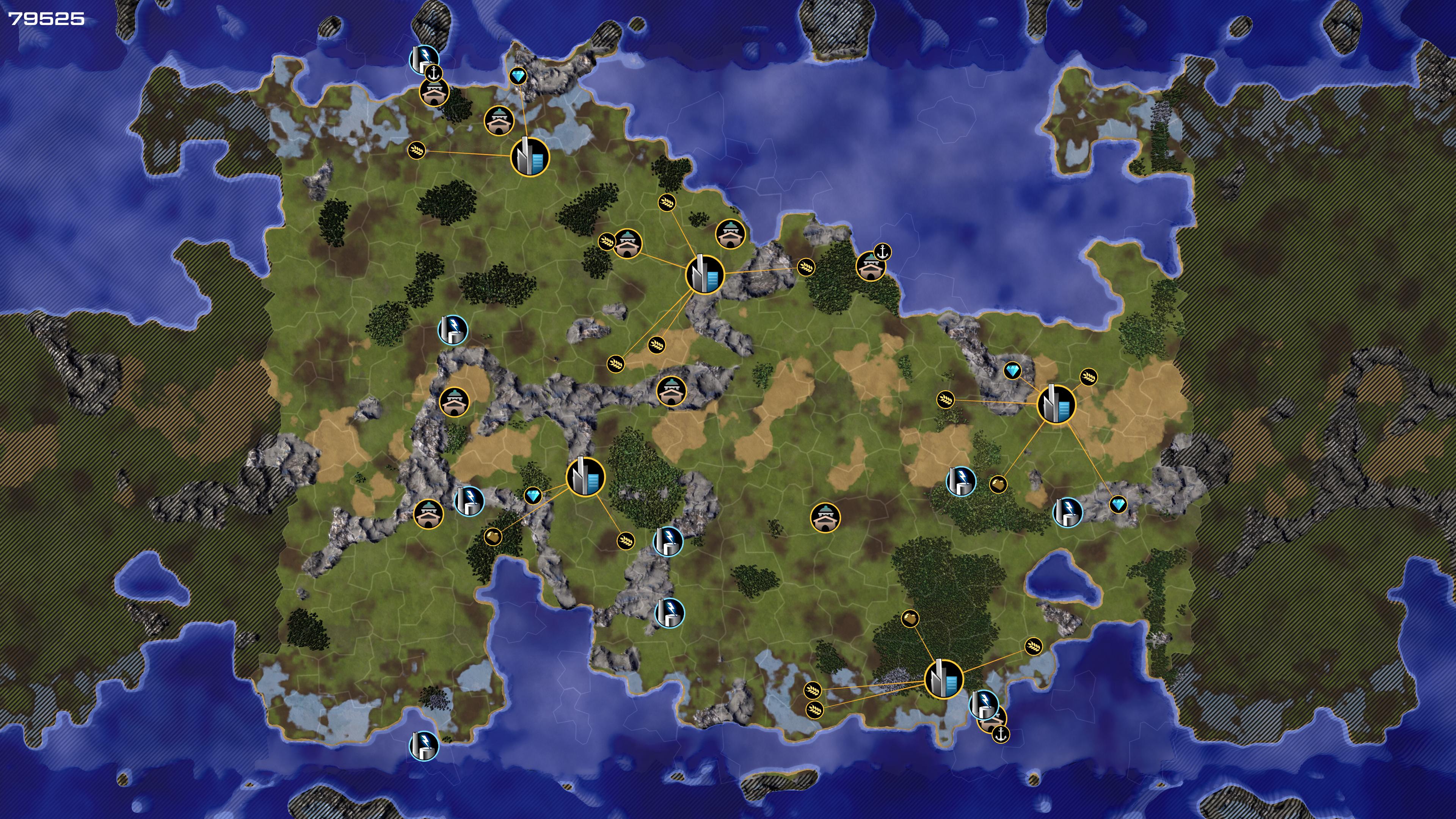The image size is (1456, 819).
Task: Select the anchor badge with no power plant nearby
Action: pos(882,251)
